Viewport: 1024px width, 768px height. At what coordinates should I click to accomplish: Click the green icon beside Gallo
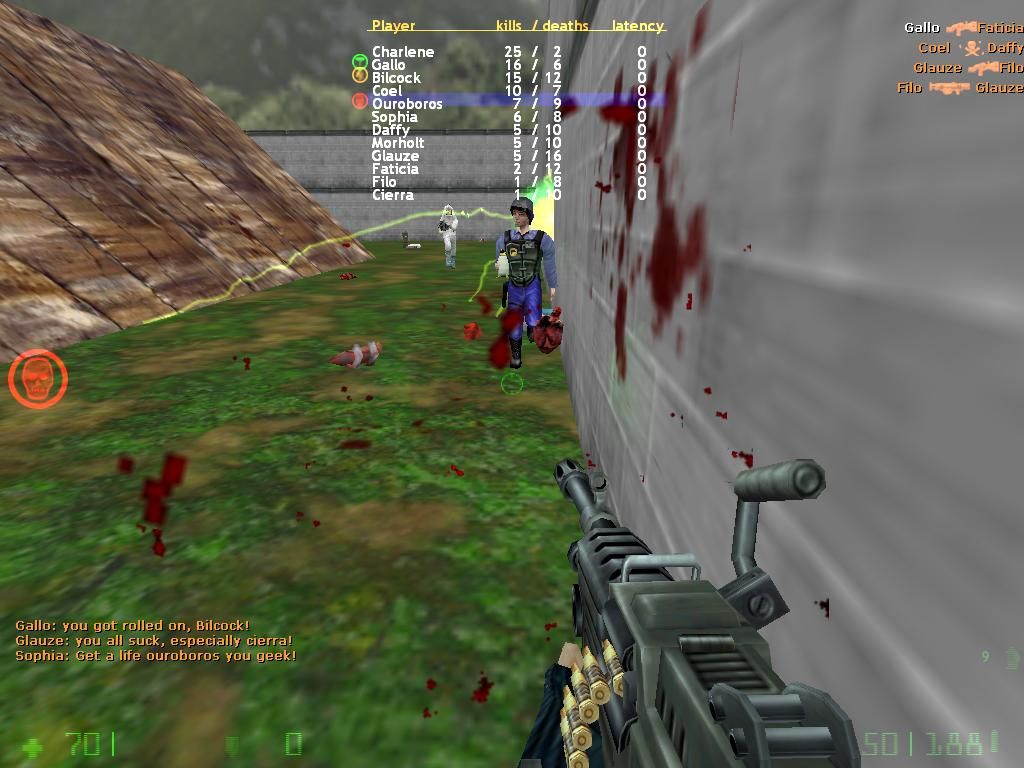(359, 62)
